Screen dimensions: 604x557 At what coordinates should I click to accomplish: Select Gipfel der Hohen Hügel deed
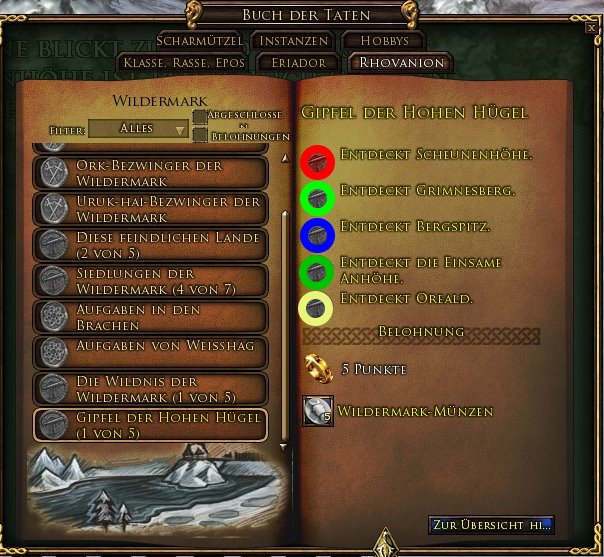(151, 424)
